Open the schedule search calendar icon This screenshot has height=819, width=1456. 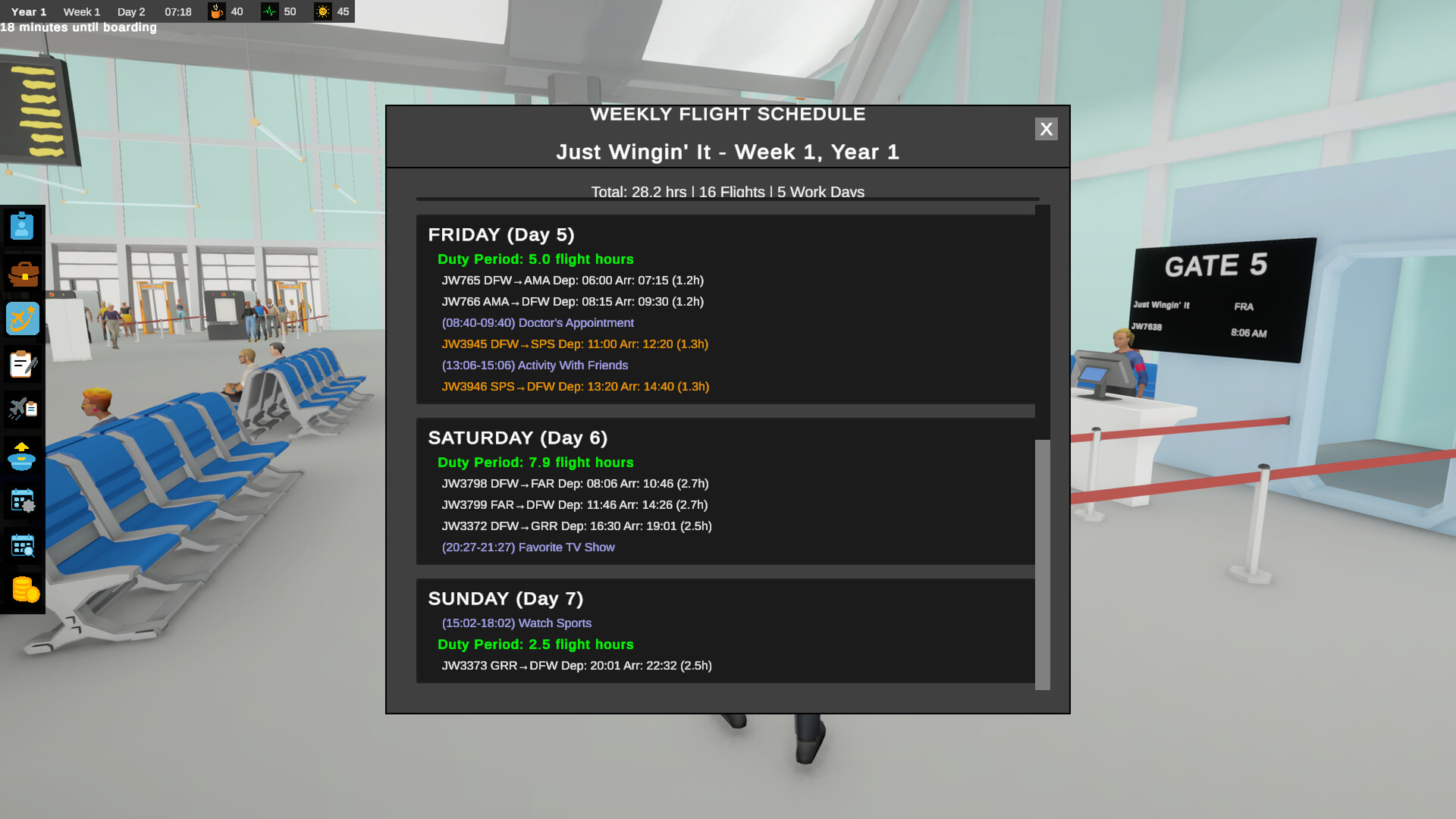[x=22, y=546]
